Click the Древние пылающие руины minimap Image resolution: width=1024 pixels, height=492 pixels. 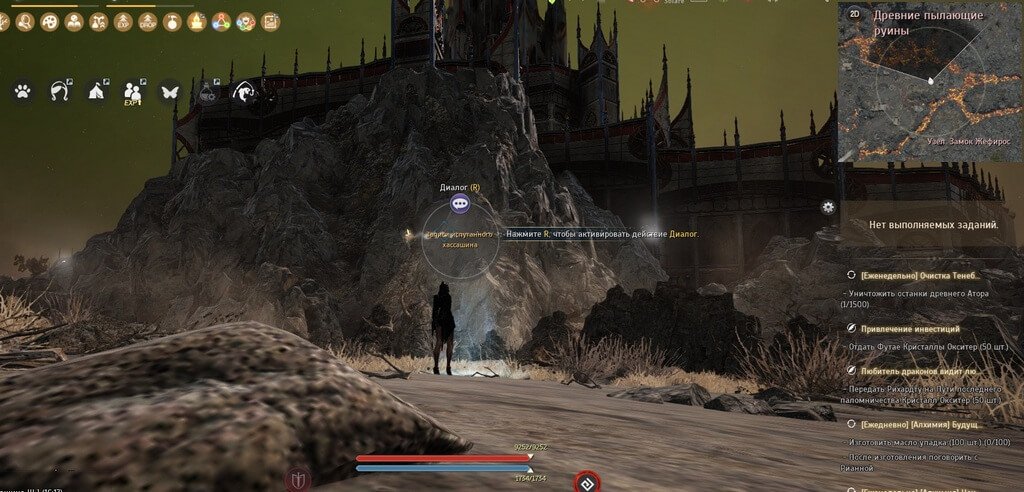[930, 85]
